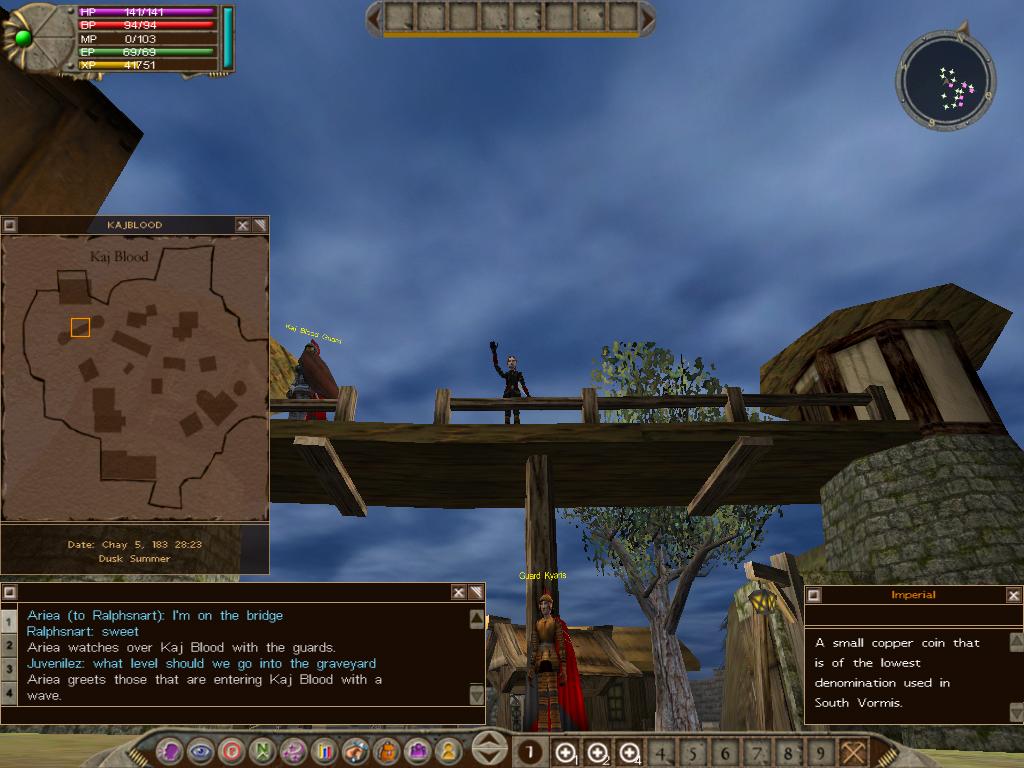Image resolution: width=1024 pixels, height=768 pixels.
Task: Open the colored books icon
Action: pyautogui.click(x=324, y=751)
